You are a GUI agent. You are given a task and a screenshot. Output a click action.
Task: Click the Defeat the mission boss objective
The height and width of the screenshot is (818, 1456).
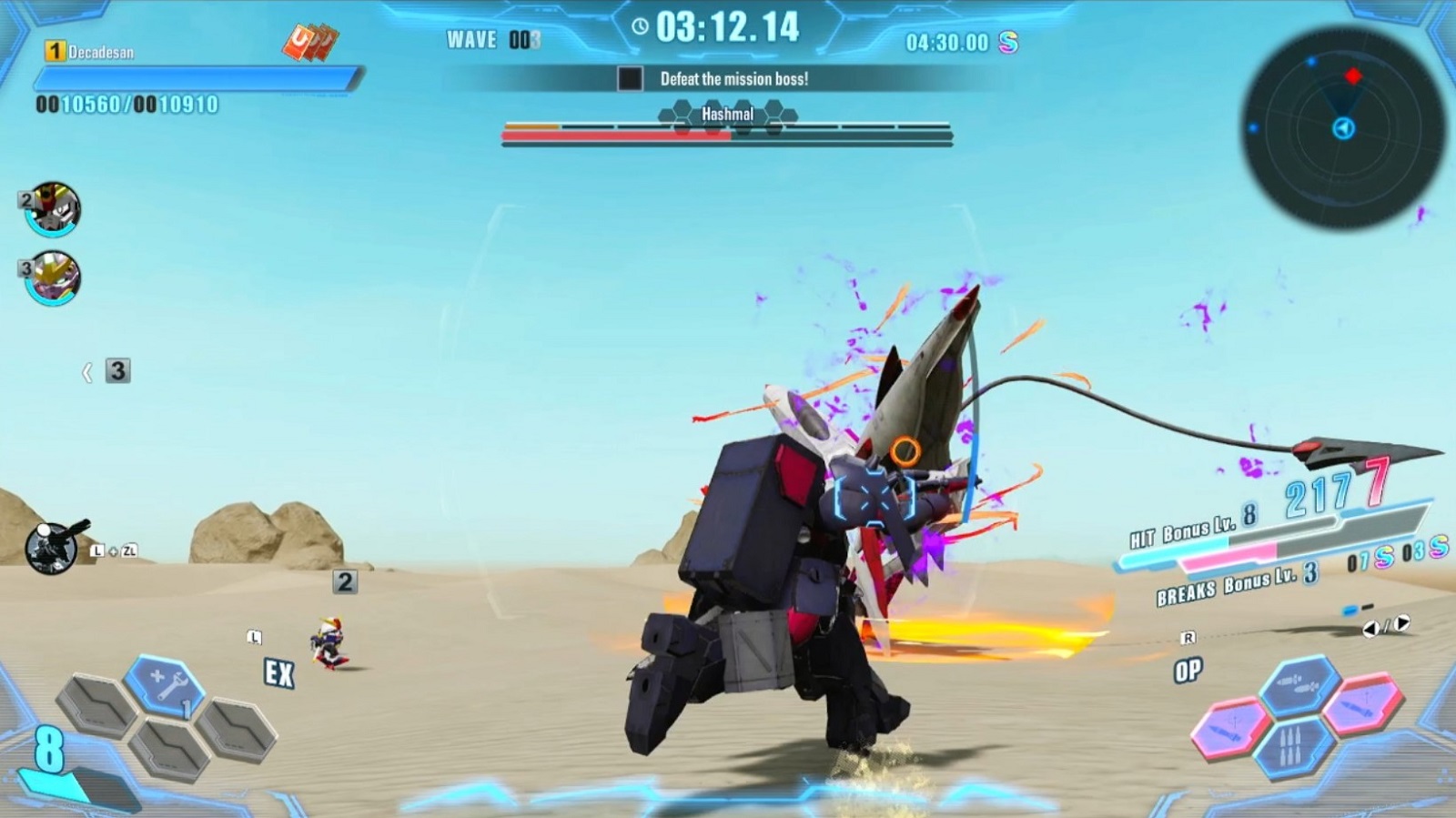point(733,79)
